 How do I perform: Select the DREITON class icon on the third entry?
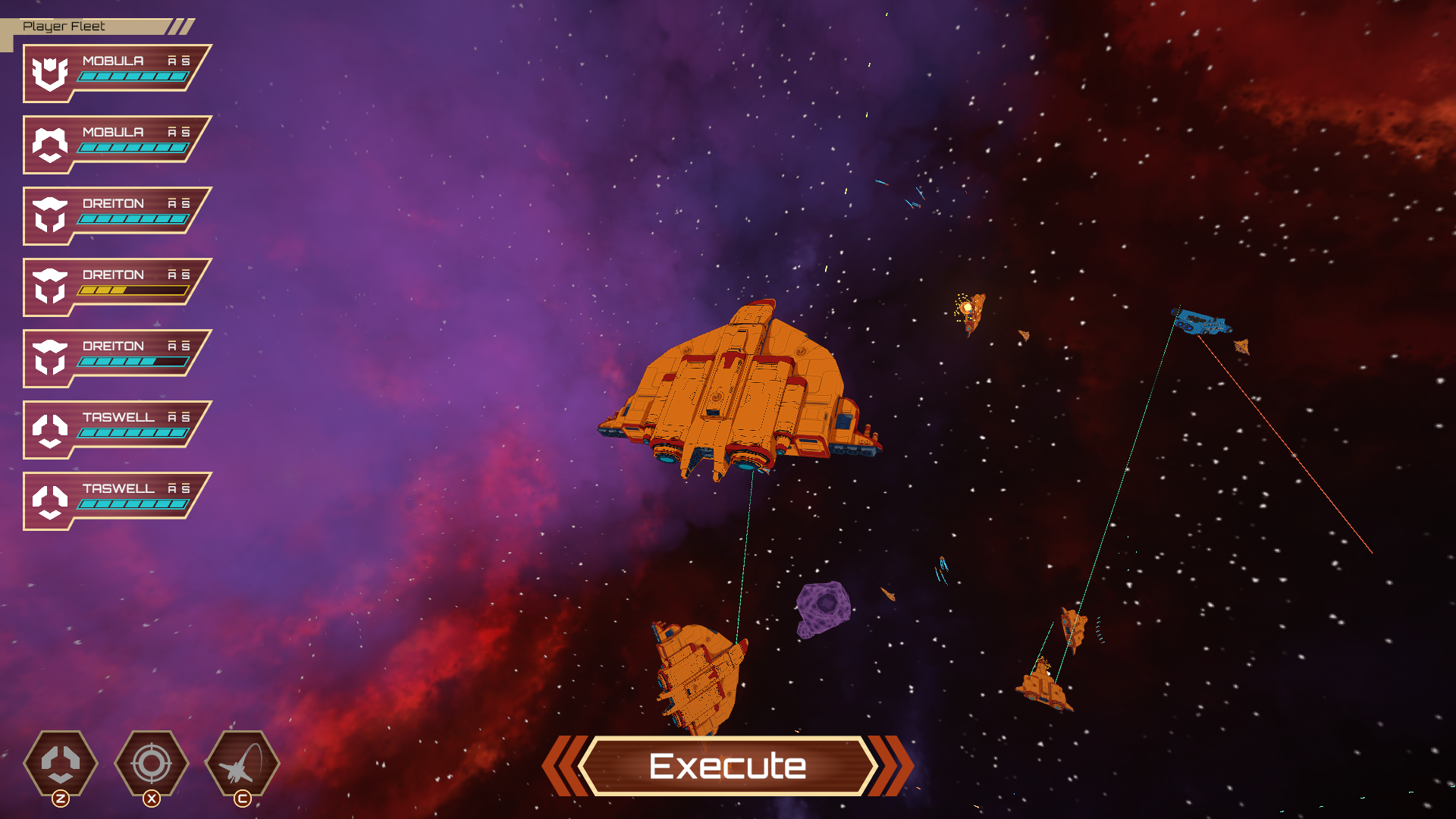(50, 215)
